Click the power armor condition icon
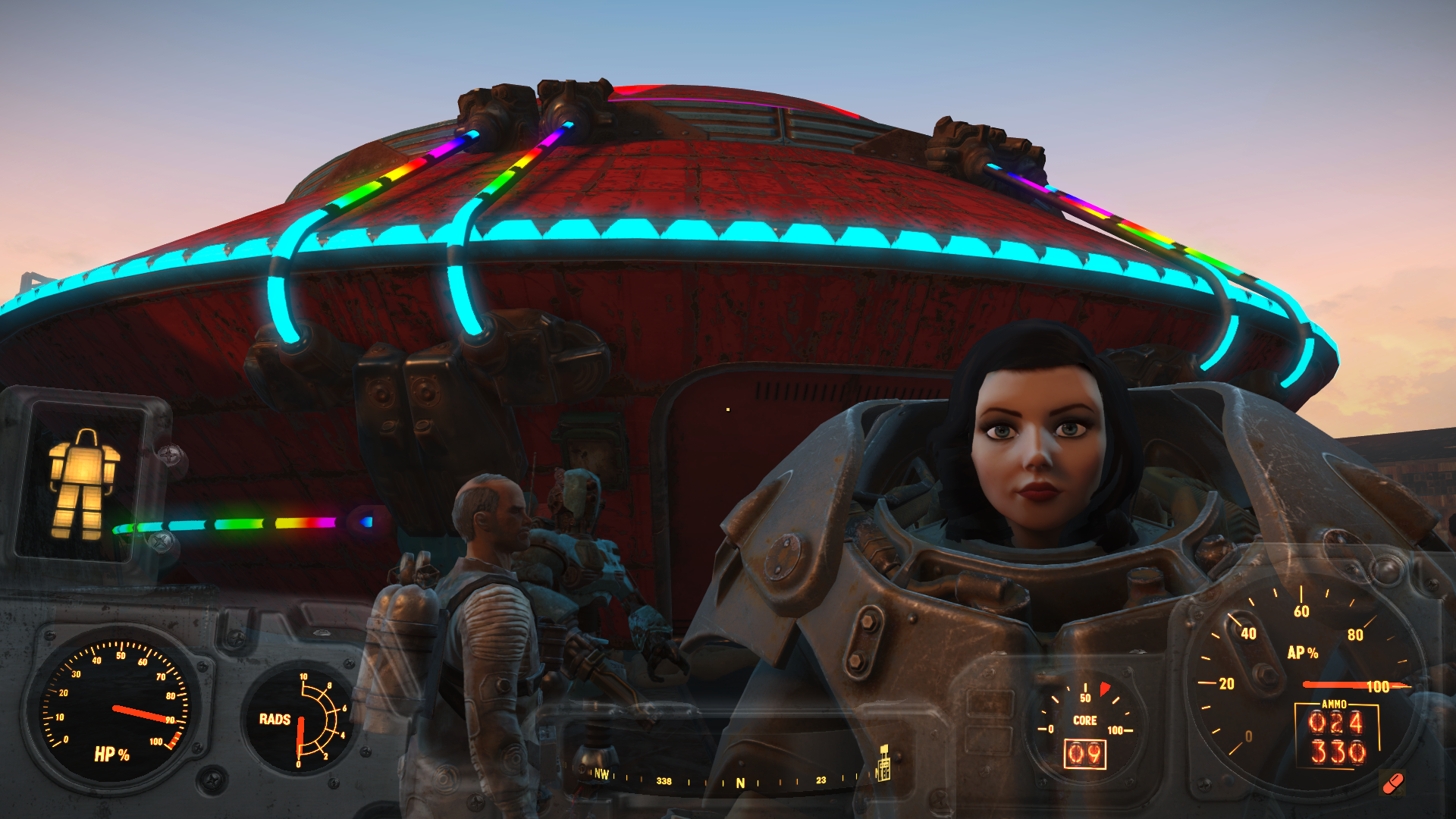 (x=83, y=483)
